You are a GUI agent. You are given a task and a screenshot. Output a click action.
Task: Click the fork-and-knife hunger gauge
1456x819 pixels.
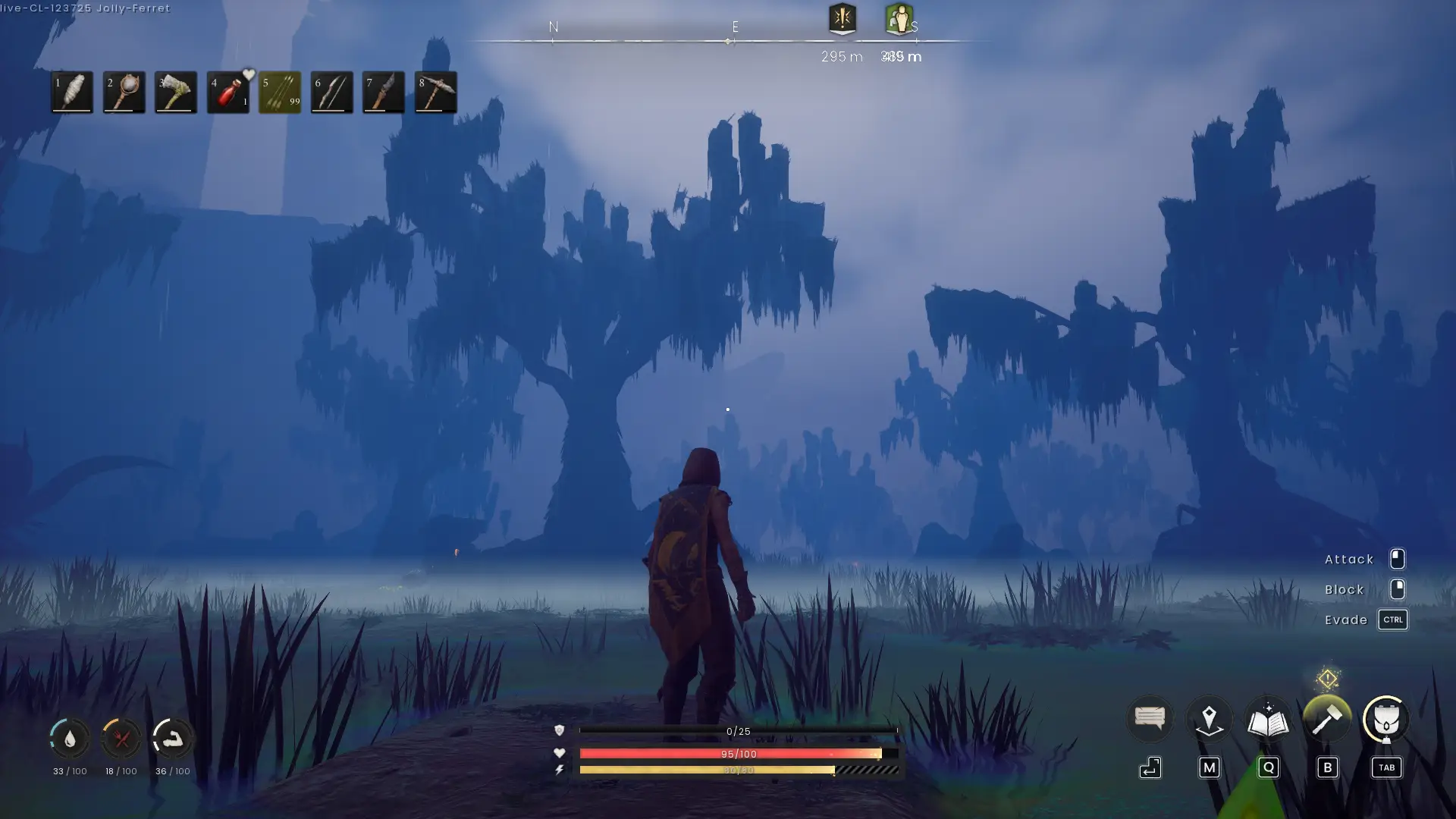tap(122, 739)
